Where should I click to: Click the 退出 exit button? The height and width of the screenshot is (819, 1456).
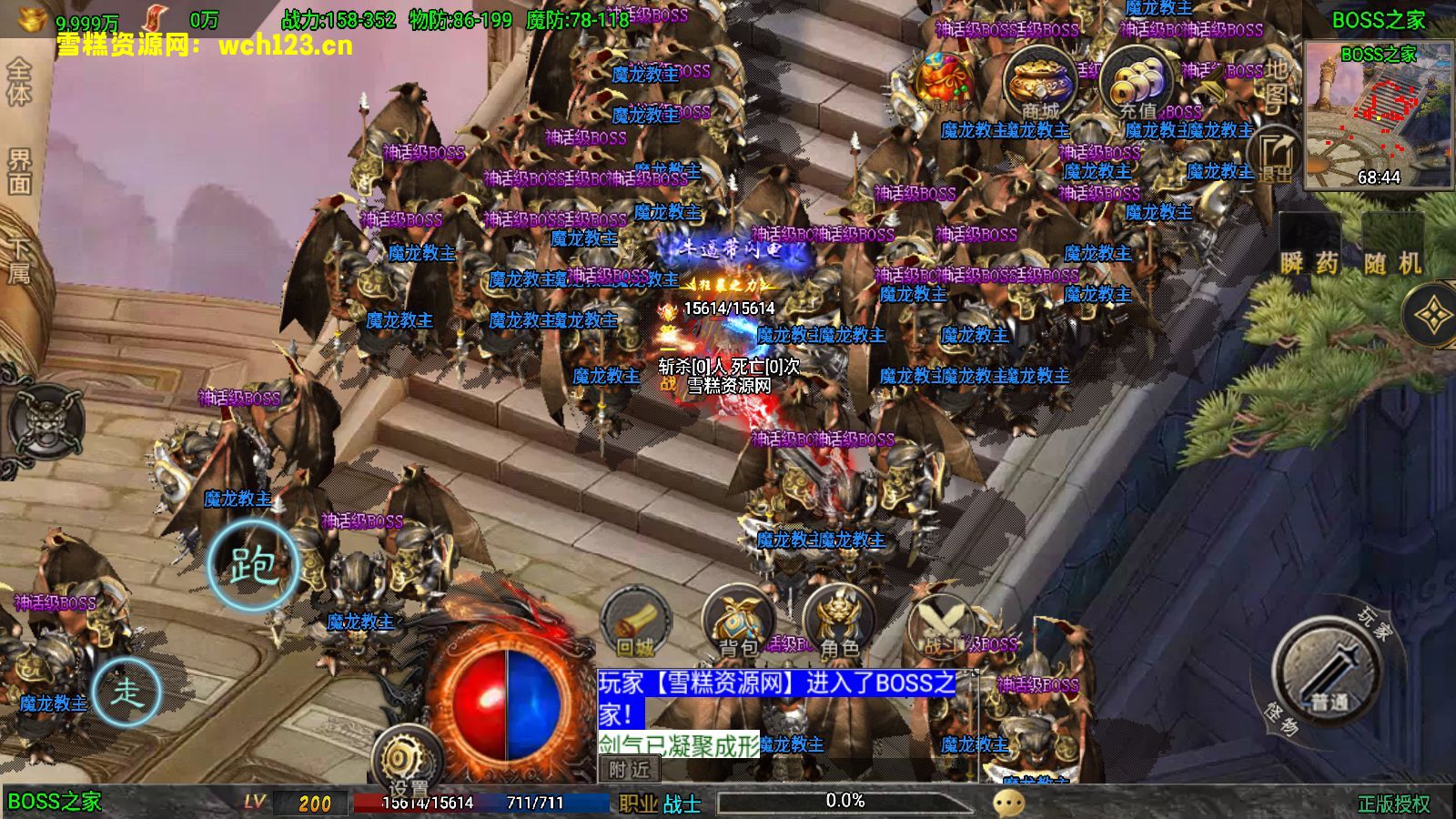point(1275,157)
